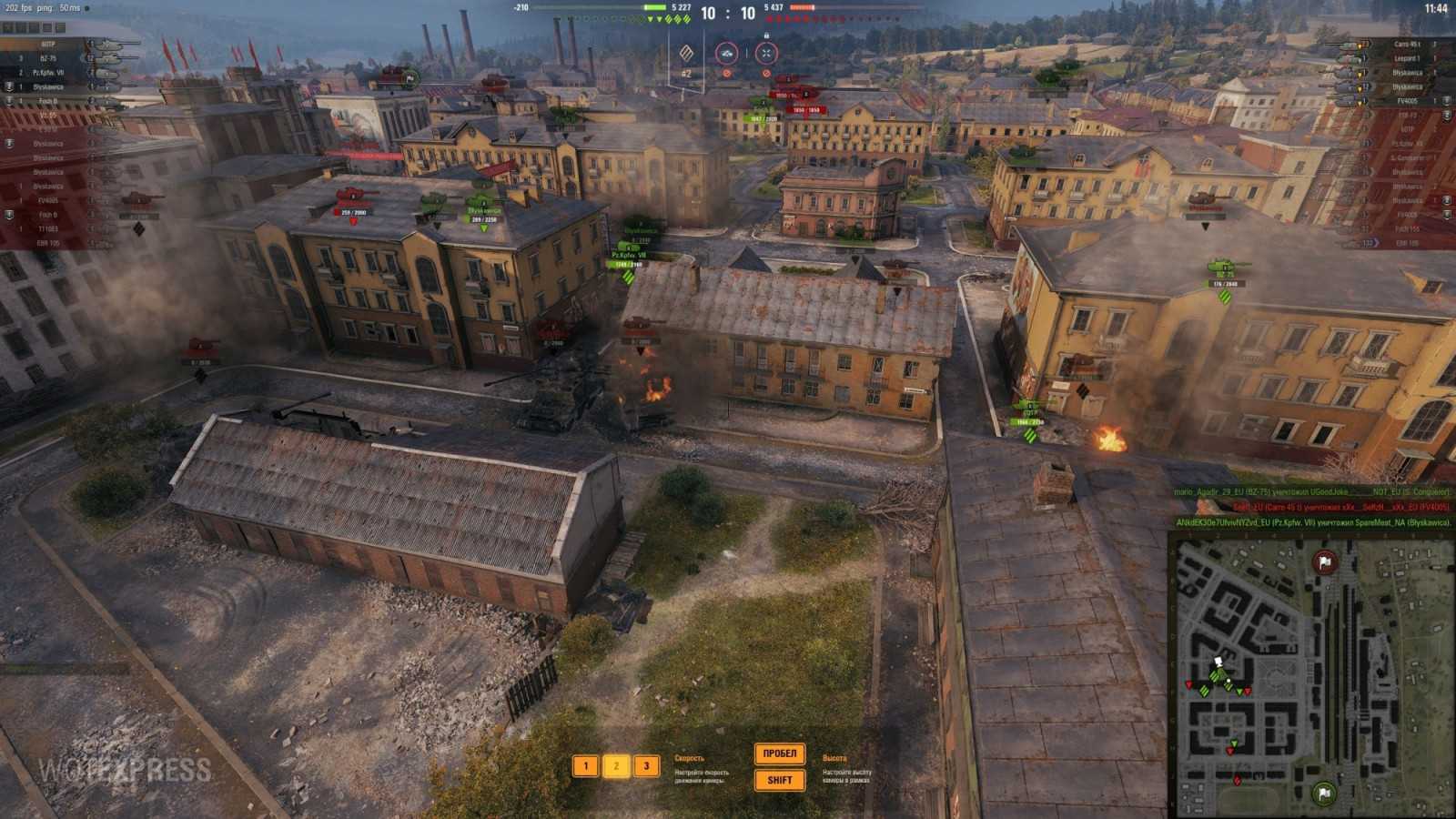Click the free camera mode circle icon
1456x819 pixels.
coord(727,53)
